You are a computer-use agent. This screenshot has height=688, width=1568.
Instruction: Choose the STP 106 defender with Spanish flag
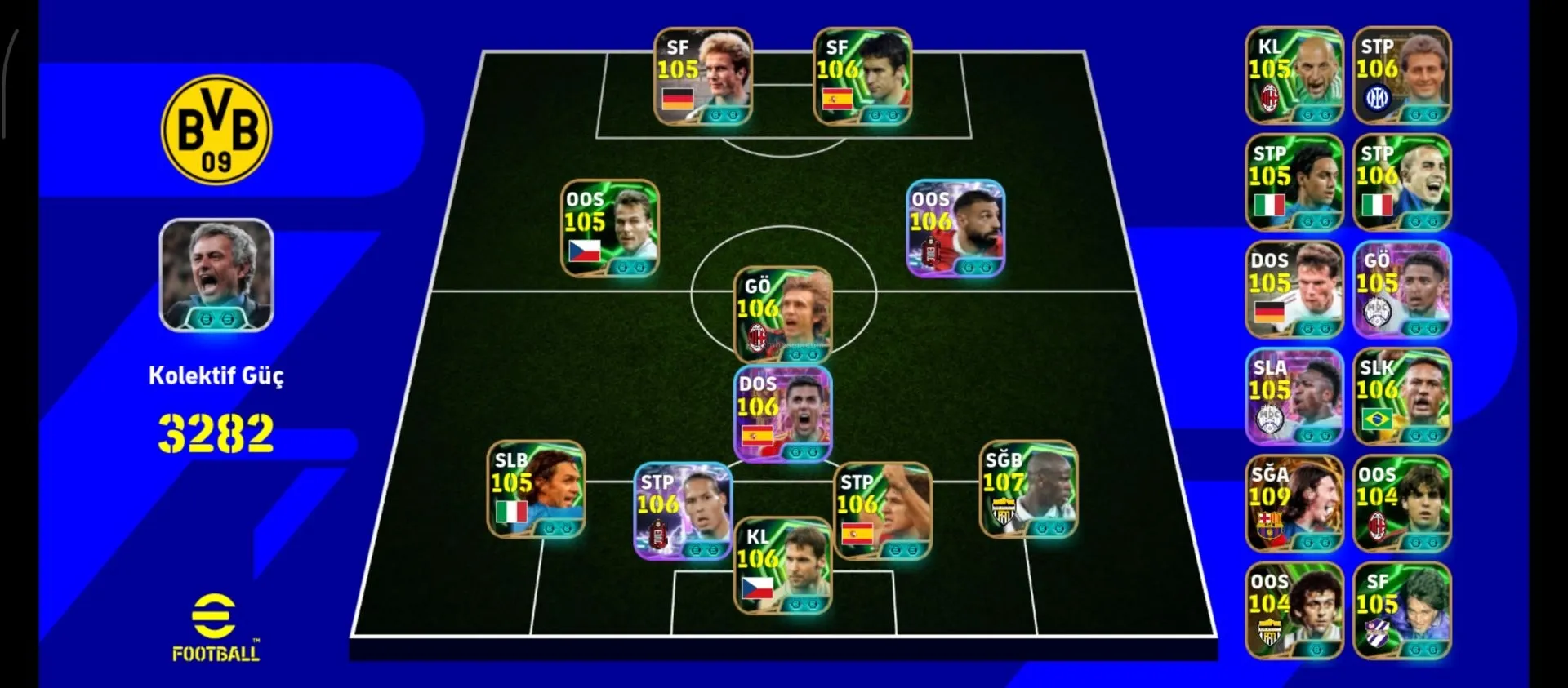882,512
